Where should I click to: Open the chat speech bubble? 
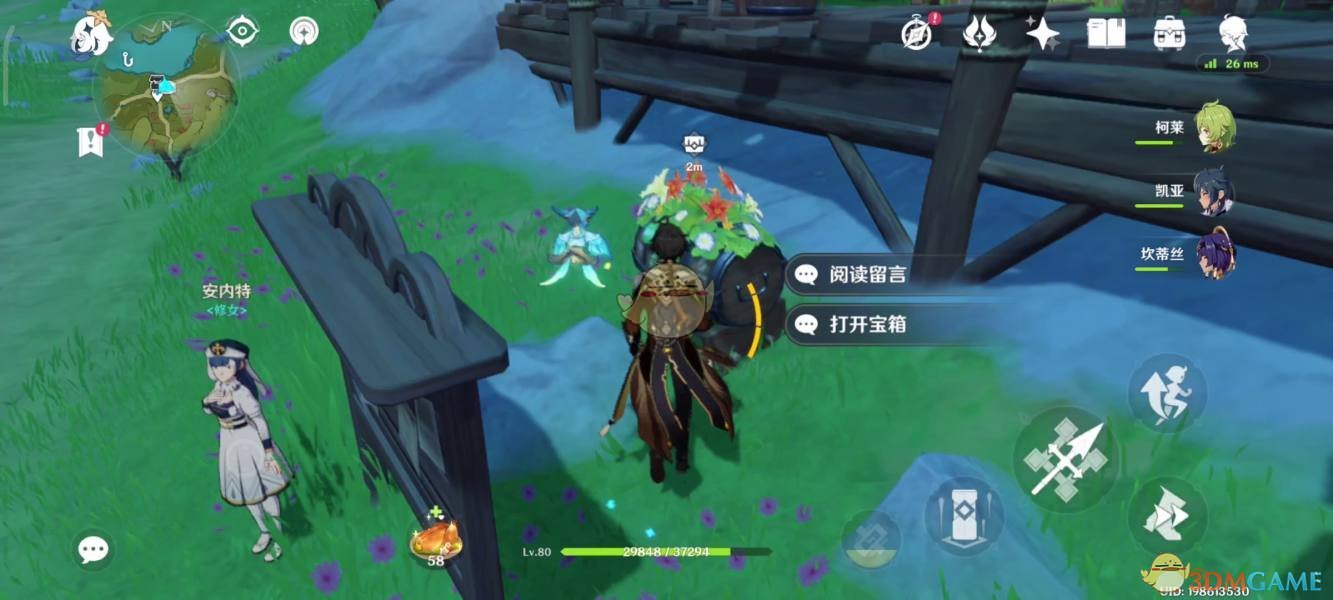click(94, 548)
